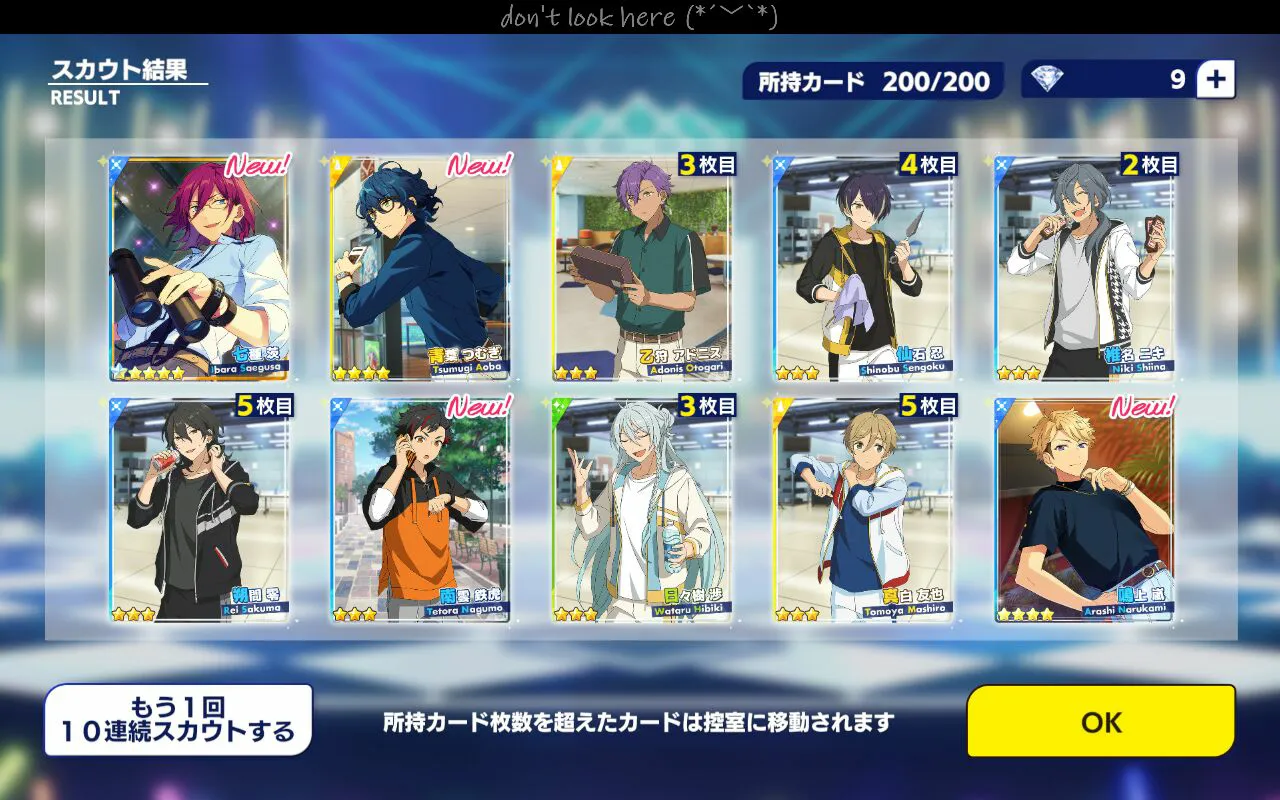
Task: Choose the Niki Shiina card
Action: point(1085,268)
